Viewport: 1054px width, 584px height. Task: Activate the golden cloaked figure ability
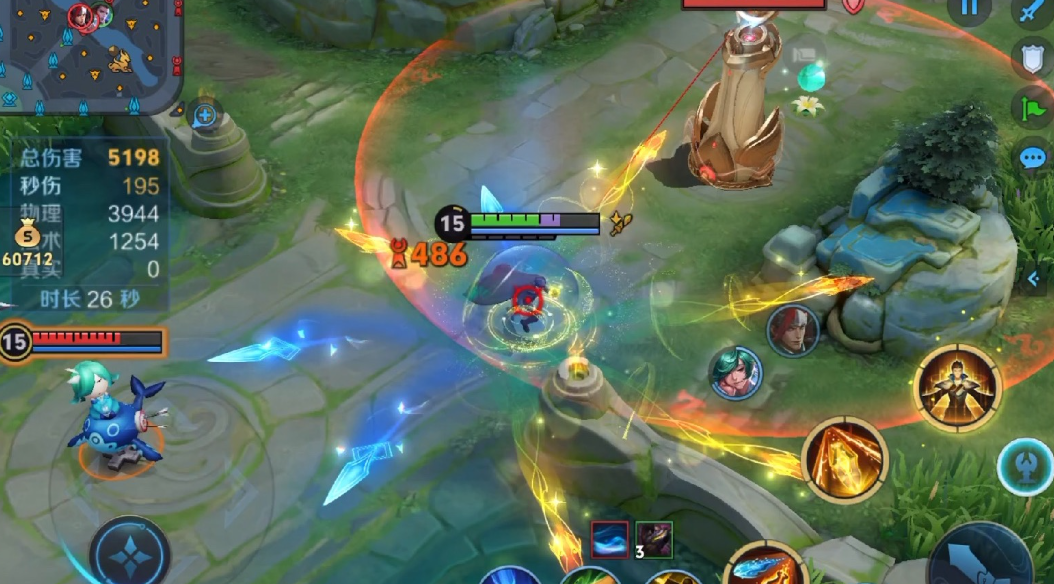tap(958, 388)
